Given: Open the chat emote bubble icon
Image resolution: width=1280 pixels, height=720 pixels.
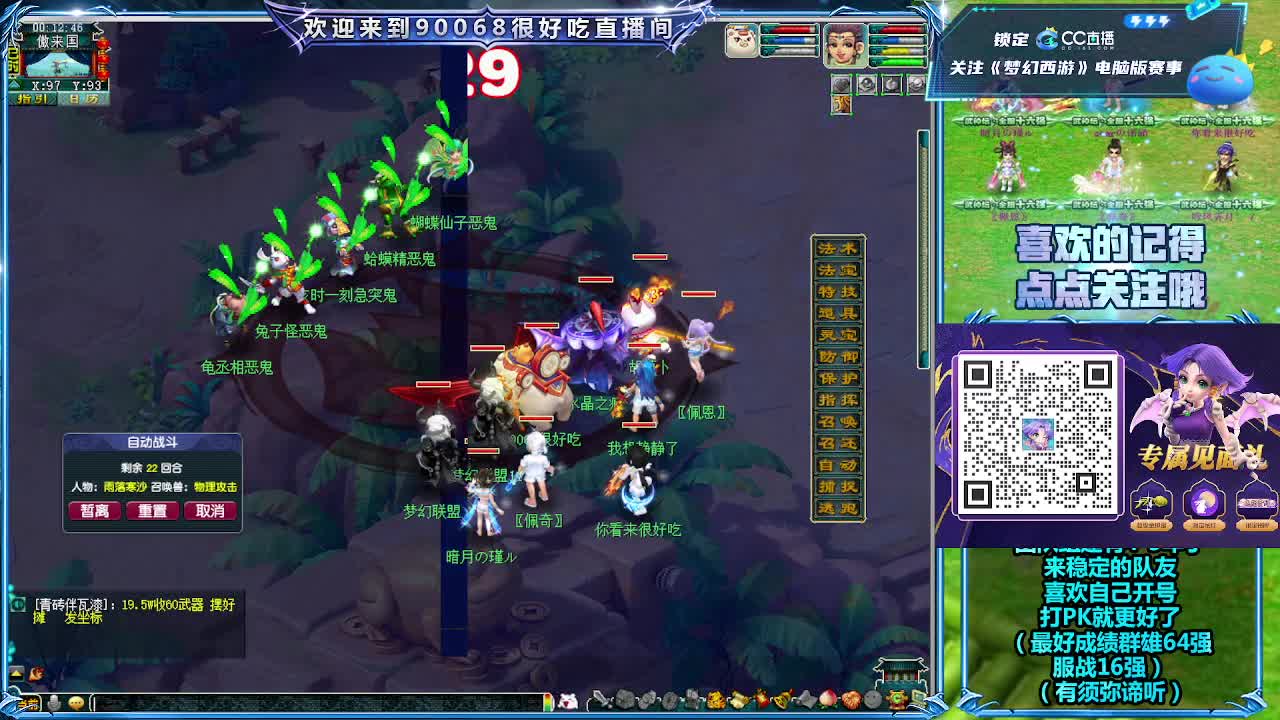Looking at the screenshot, I should pyautogui.click(x=75, y=701).
